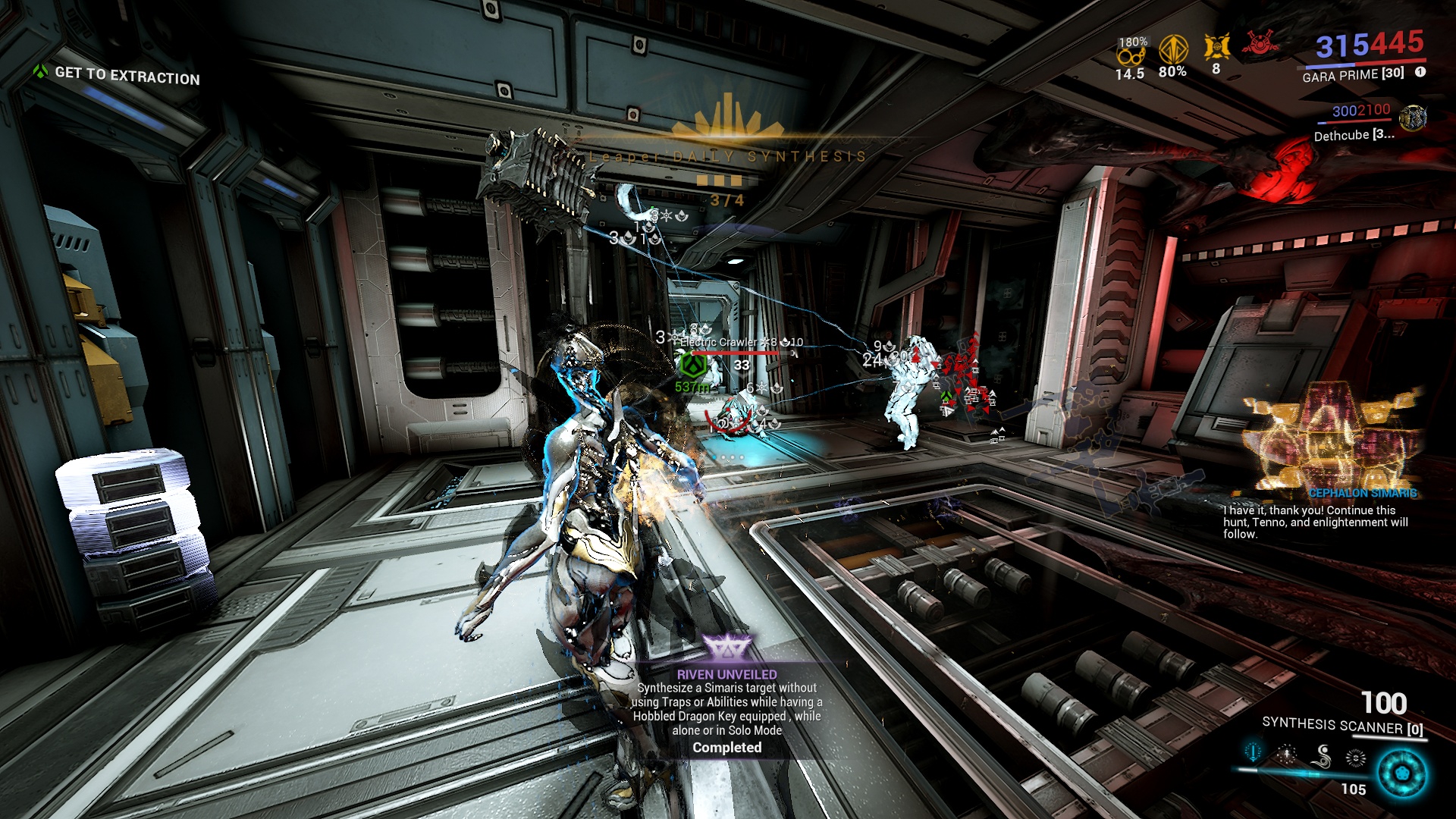Inspect the 80% diamond-in-circle buff icon
The image size is (1456, 819).
pyautogui.click(x=1173, y=50)
